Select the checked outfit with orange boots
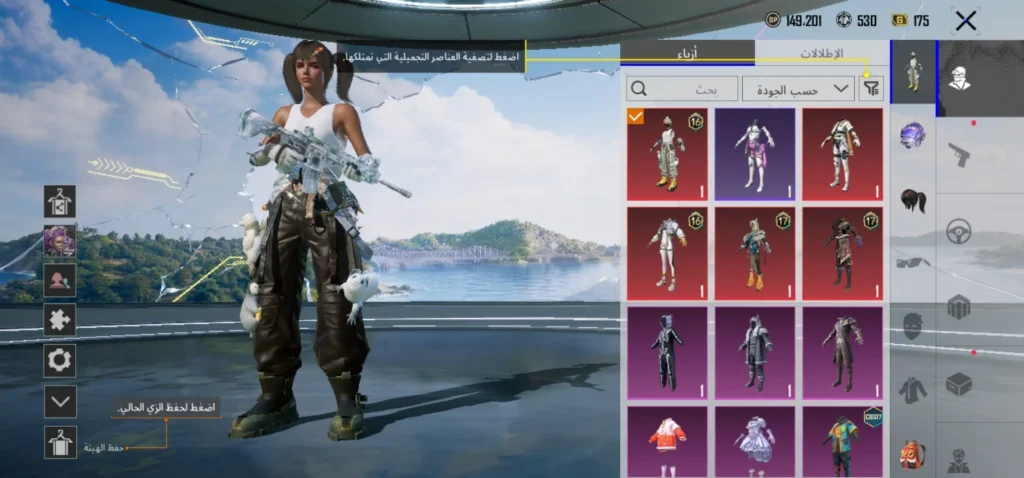 [667, 154]
